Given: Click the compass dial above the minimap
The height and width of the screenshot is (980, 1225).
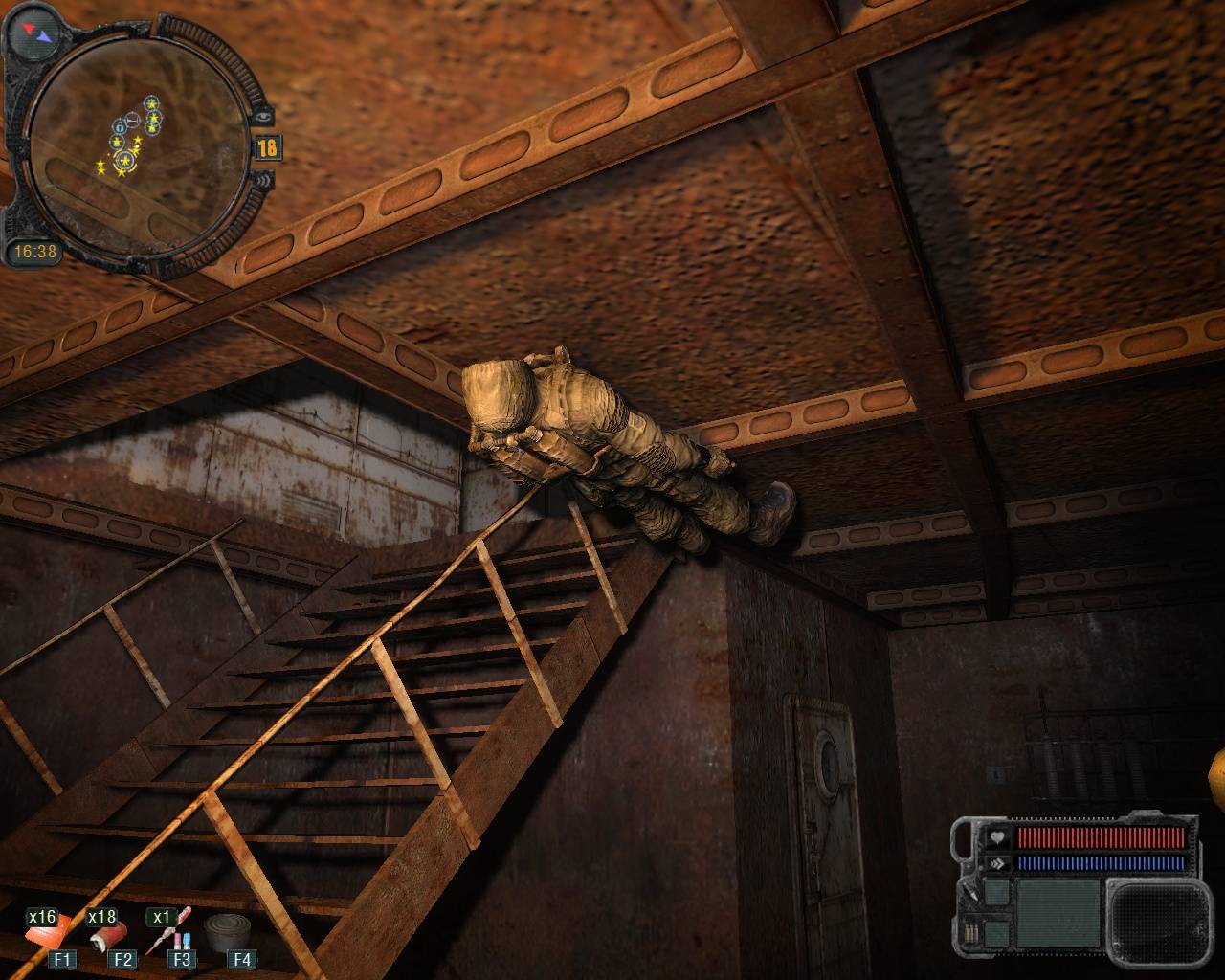Looking at the screenshot, I should pyautogui.click(x=33, y=33).
